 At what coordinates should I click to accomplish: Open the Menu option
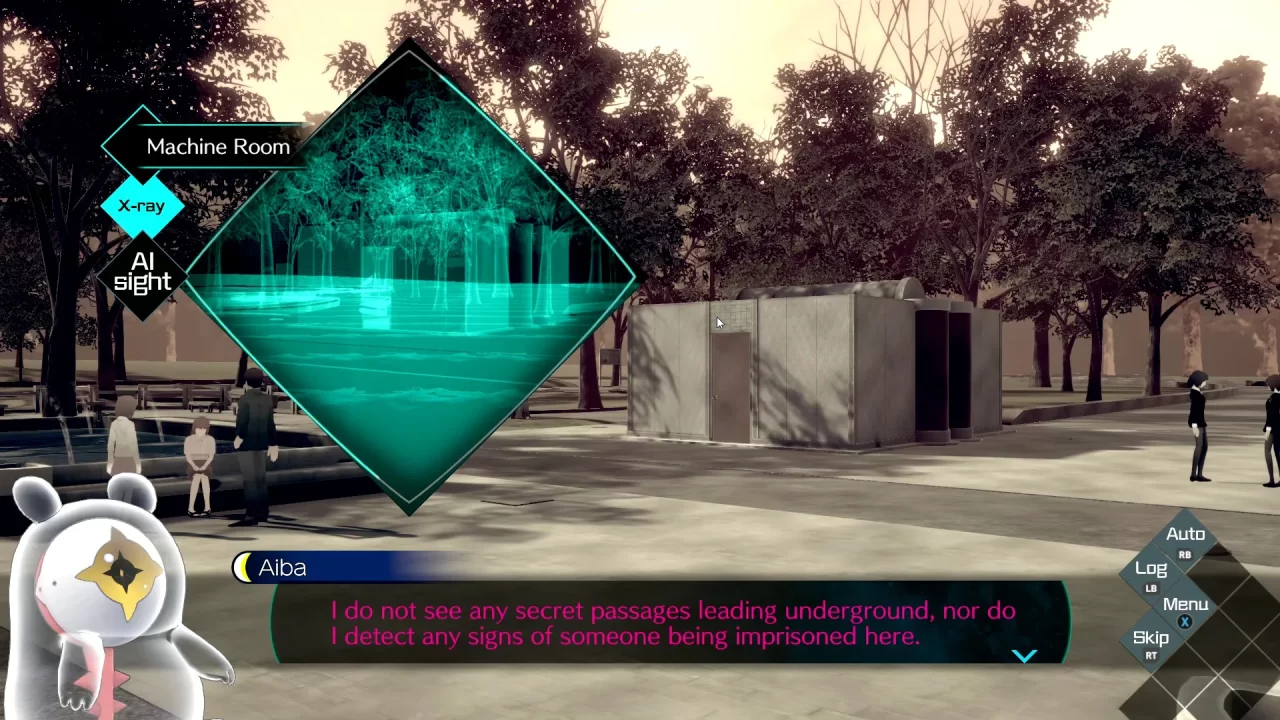point(1185,604)
